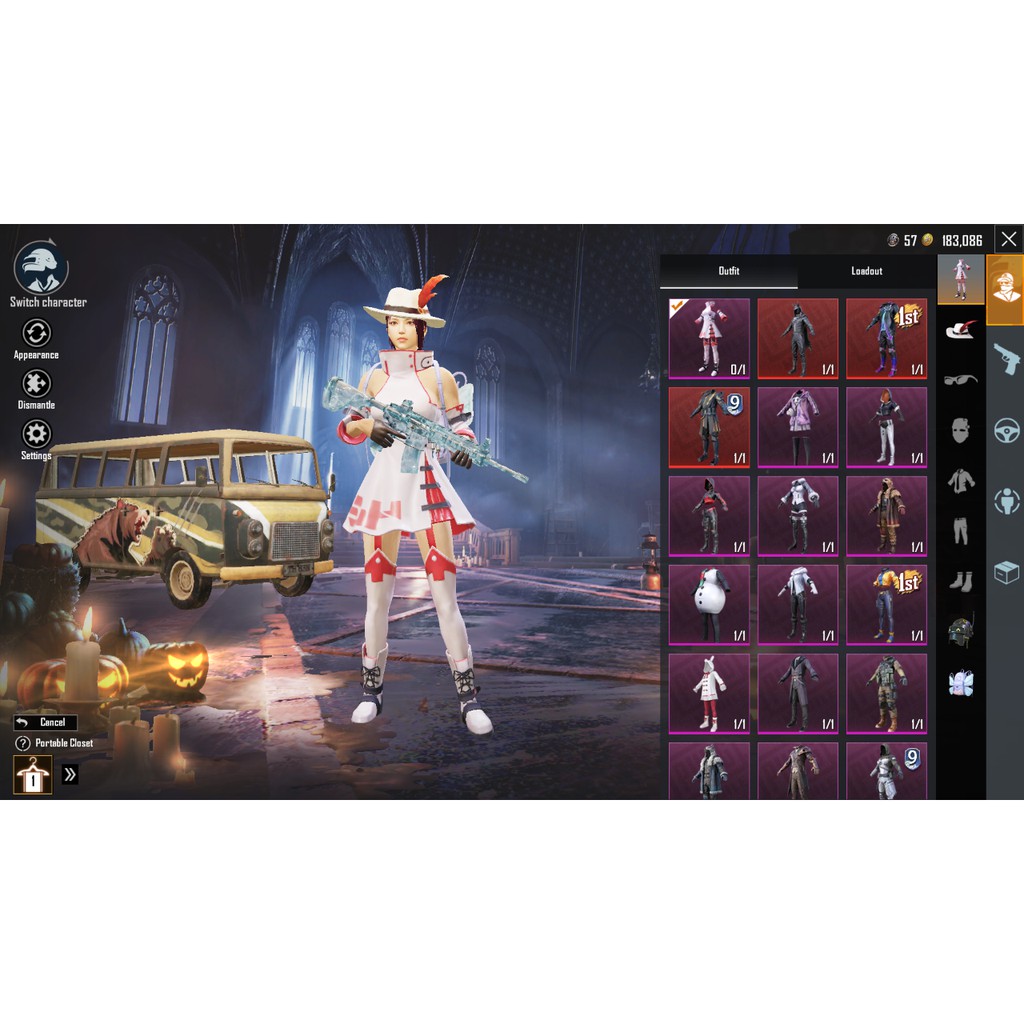The height and width of the screenshot is (1024, 1024).
Task: Open the Appearance option
Action: pyautogui.click(x=36, y=337)
